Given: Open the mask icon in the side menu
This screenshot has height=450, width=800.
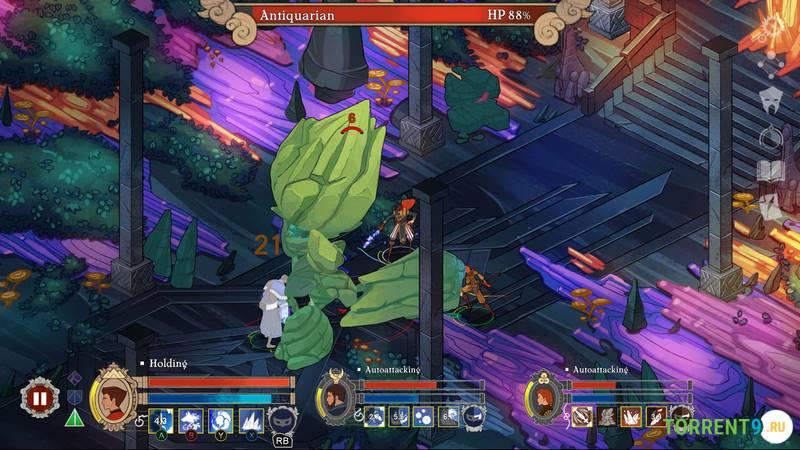Looking at the screenshot, I should pyautogui.click(x=771, y=100).
